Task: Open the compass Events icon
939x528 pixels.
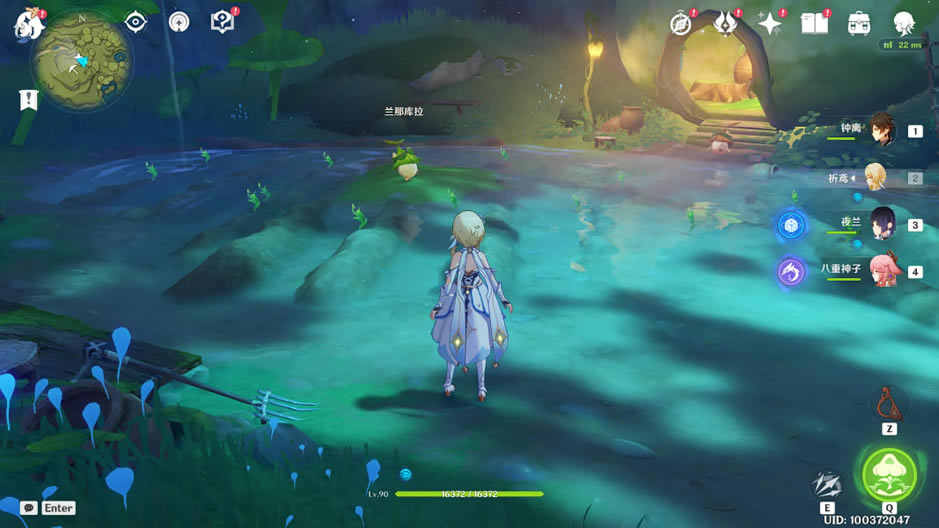Action: (682, 24)
